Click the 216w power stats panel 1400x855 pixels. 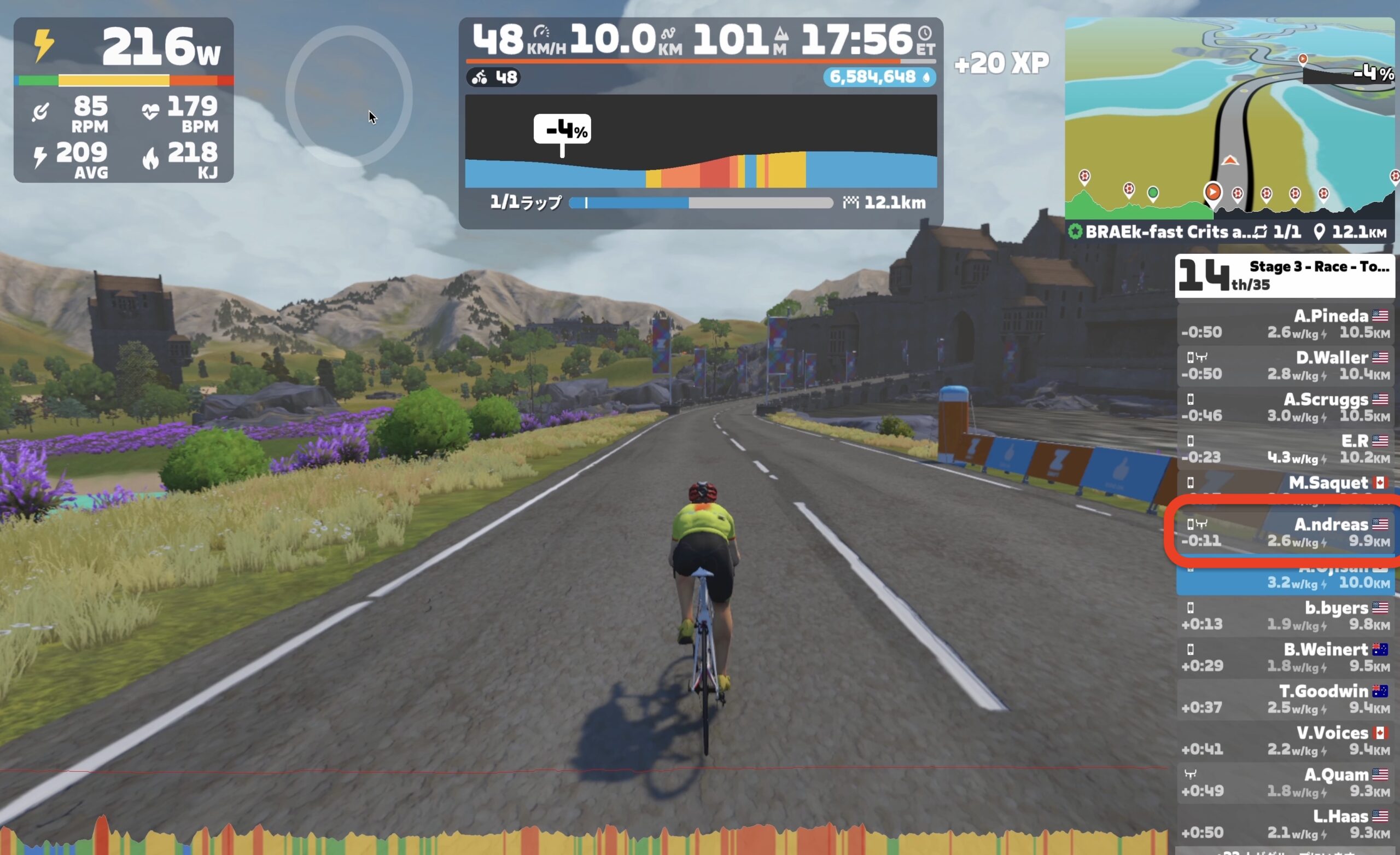tap(123, 100)
